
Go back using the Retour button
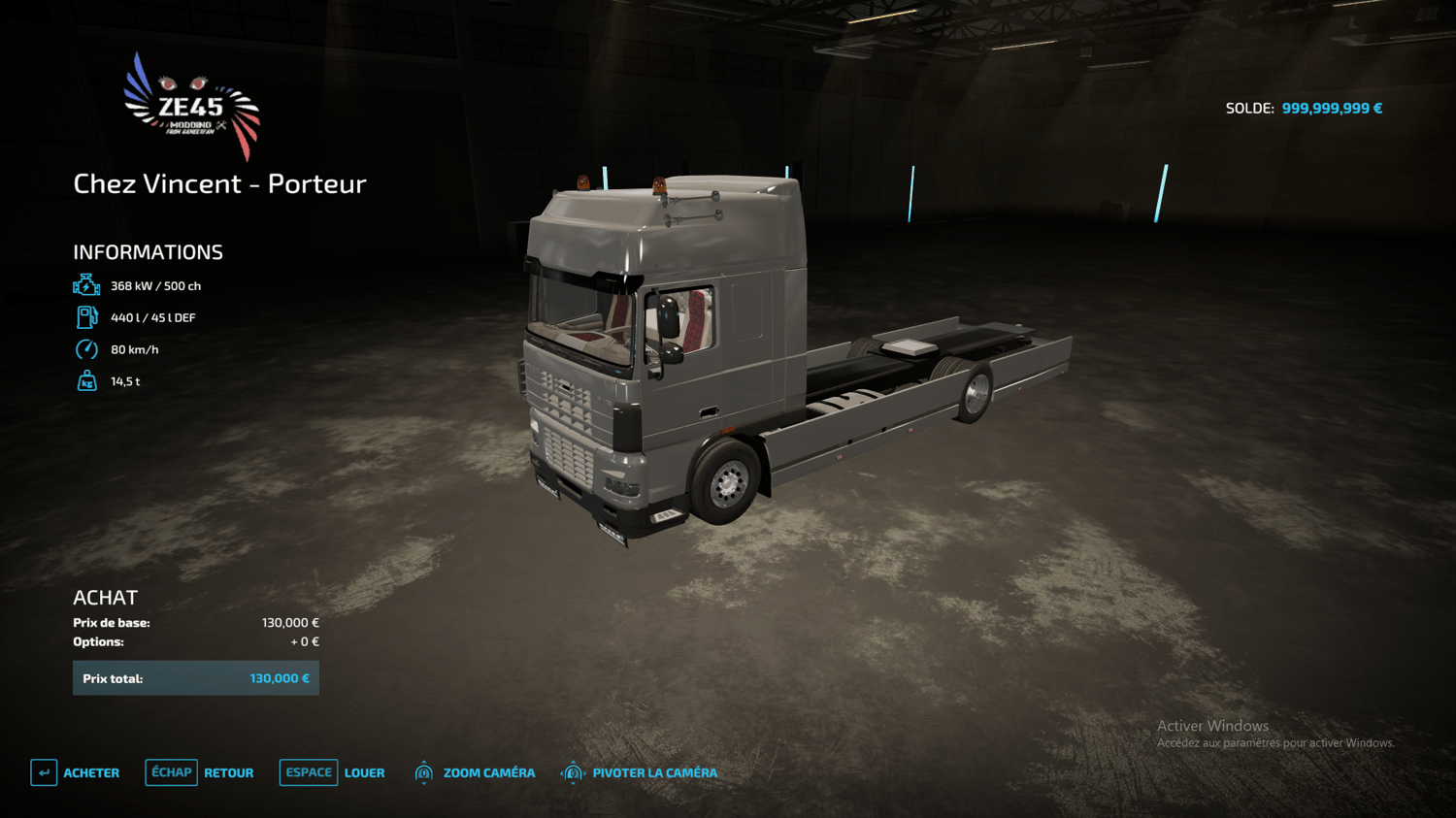point(200,772)
